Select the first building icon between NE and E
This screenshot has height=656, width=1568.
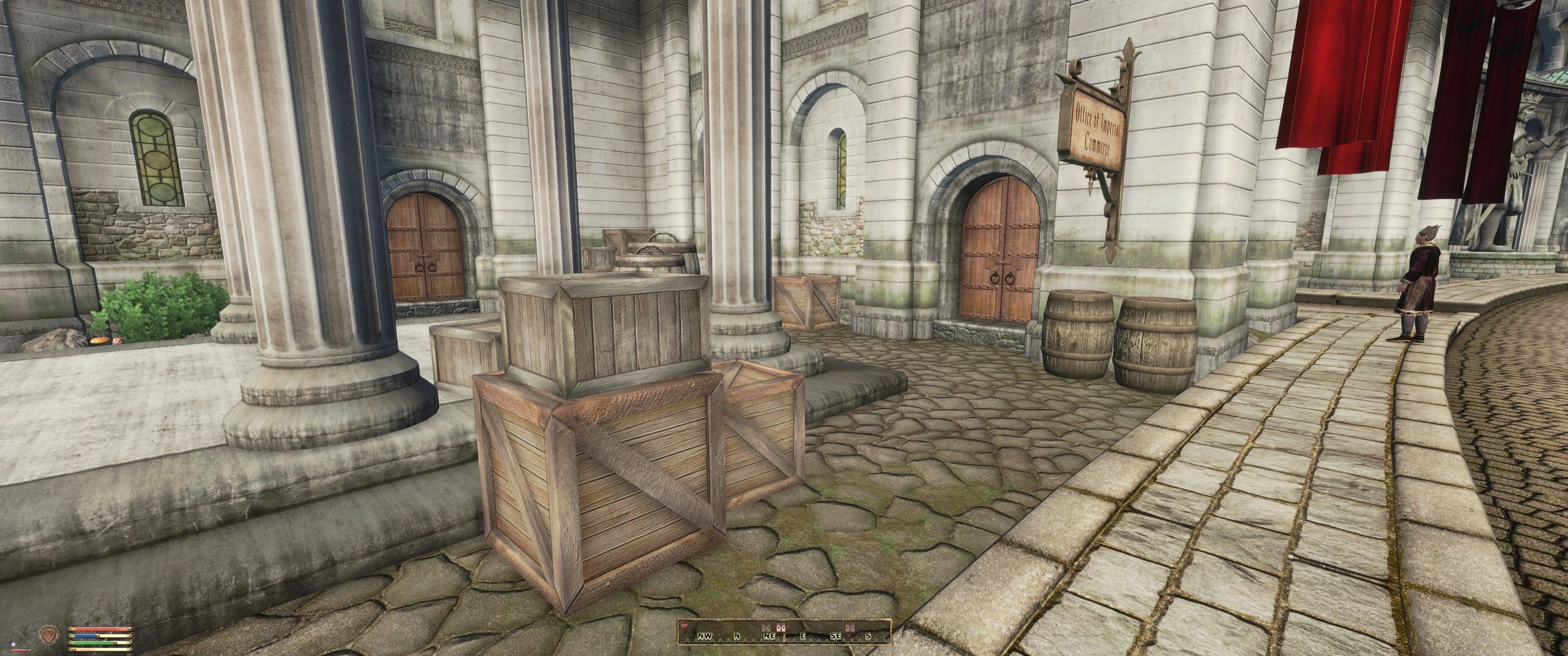pyautogui.click(x=767, y=628)
